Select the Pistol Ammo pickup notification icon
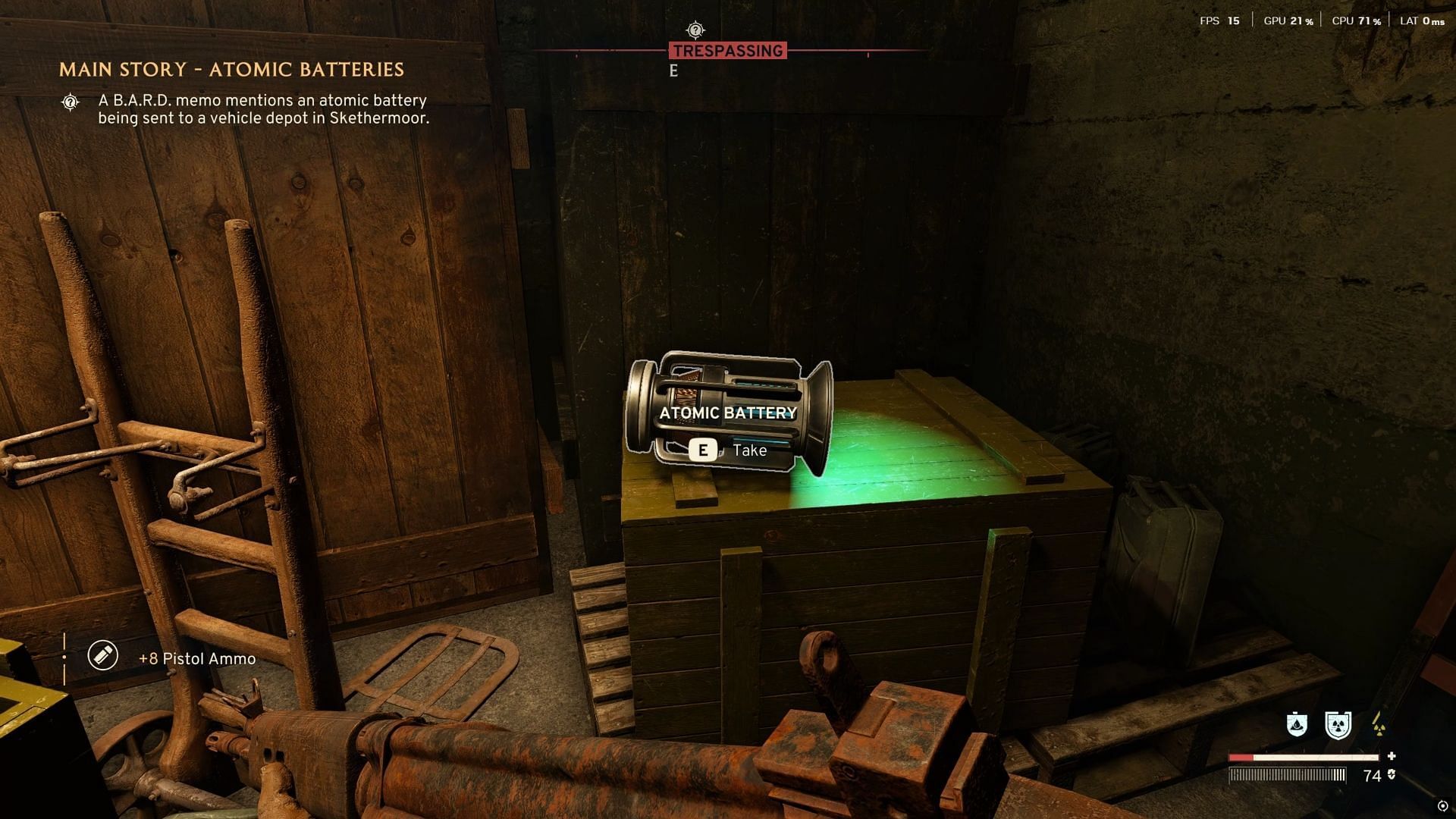 pyautogui.click(x=103, y=655)
